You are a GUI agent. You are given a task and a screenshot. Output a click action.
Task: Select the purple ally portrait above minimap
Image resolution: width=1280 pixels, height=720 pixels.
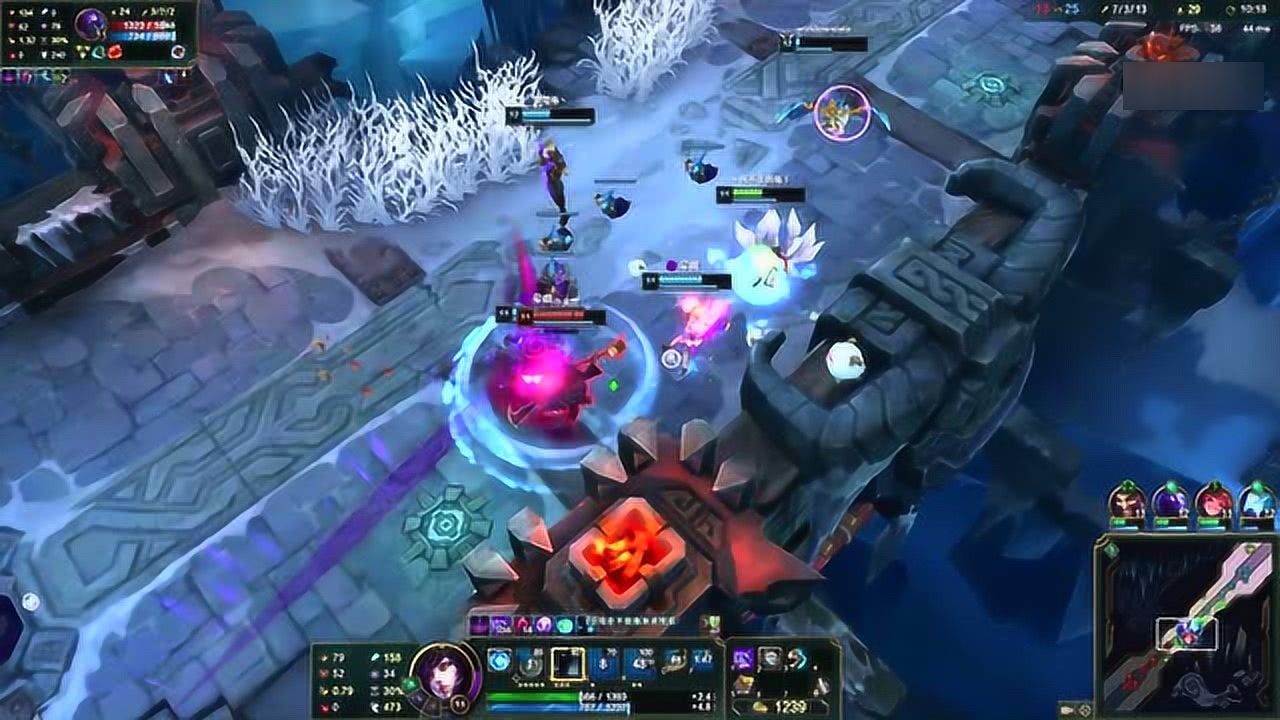tap(1170, 500)
